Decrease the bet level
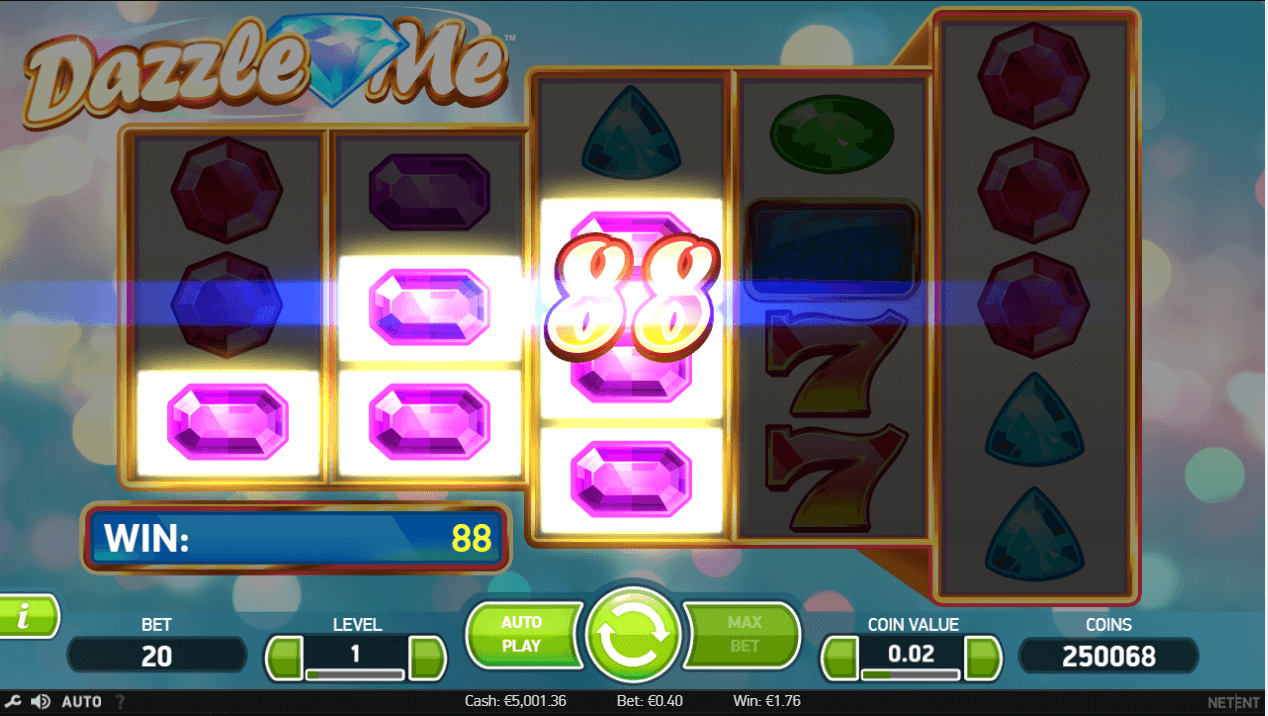1268x716 pixels. tap(285, 657)
